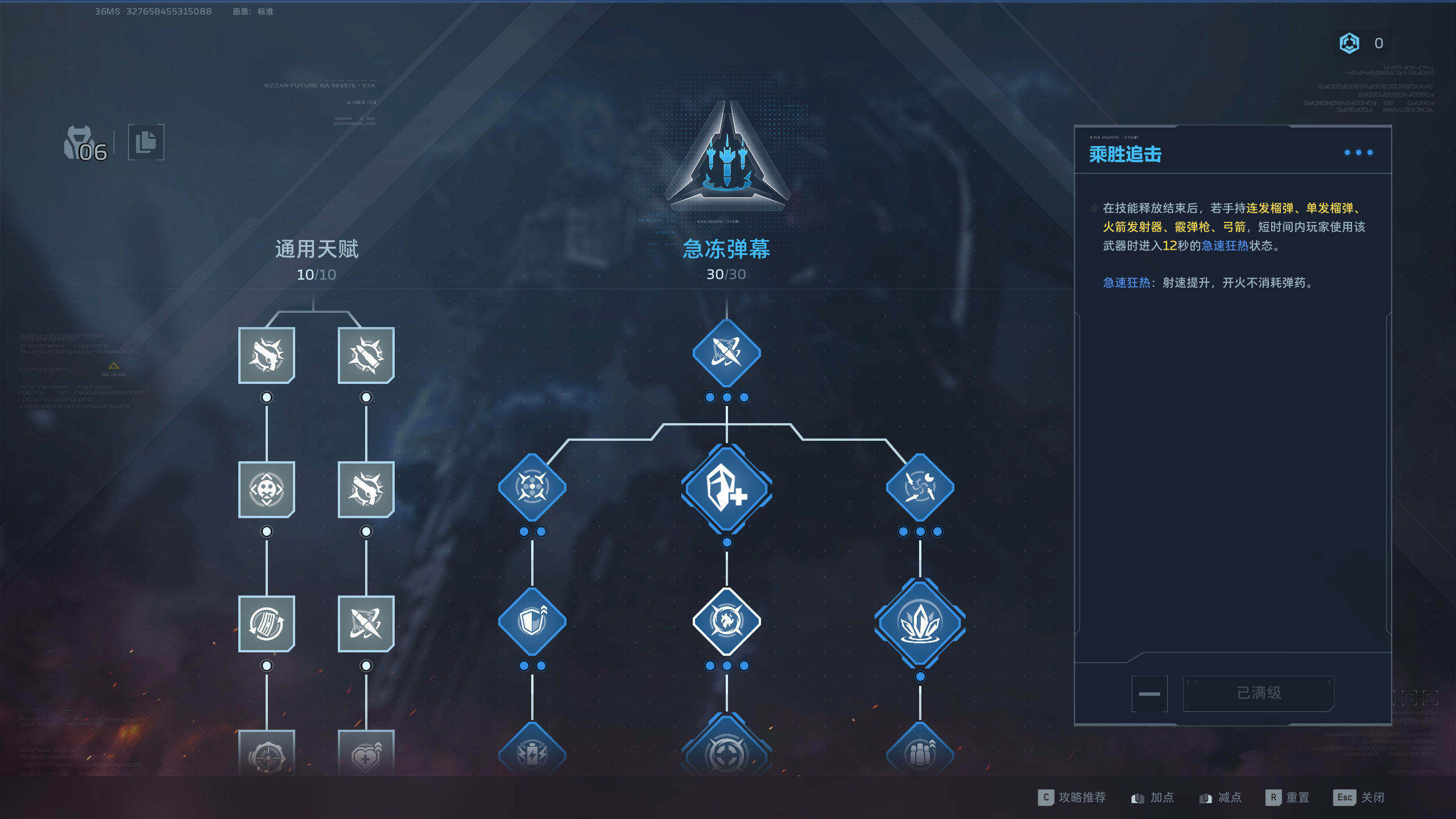Select the crossed-rockets square general talent

[366, 623]
